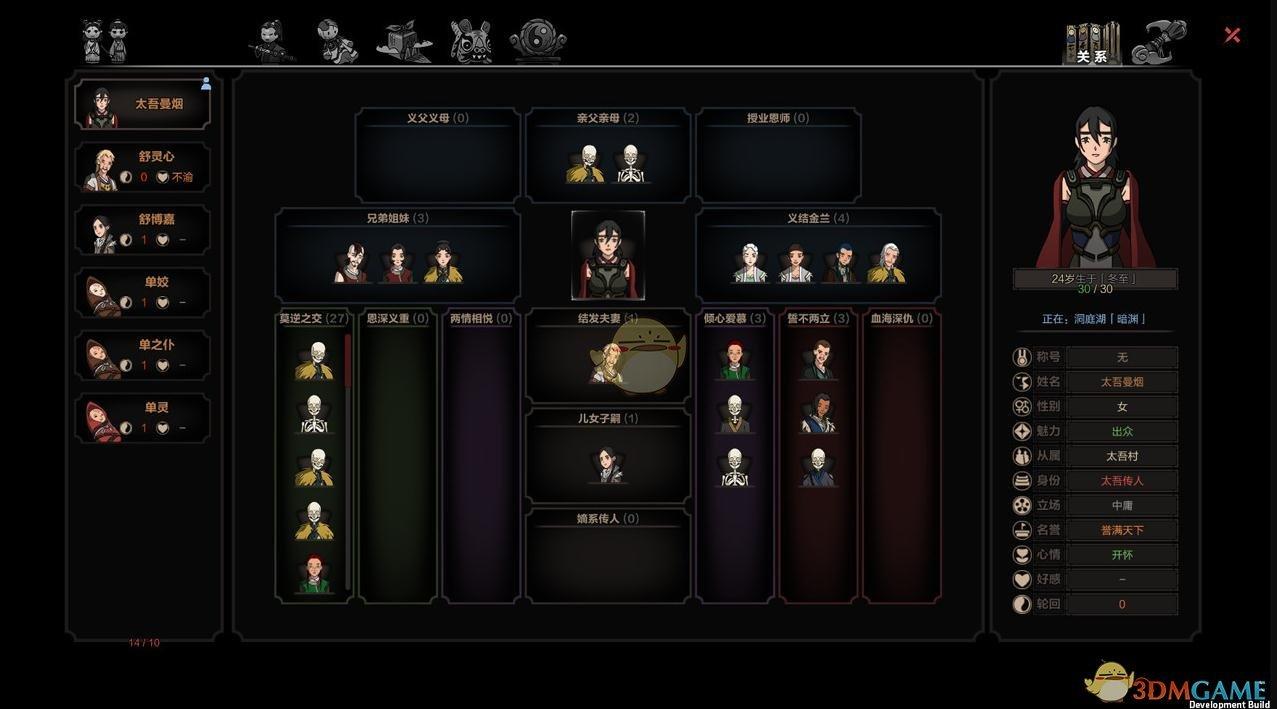Switch to the 关系 relationships tab
The height and width of the screenshot is (709, 1277).
(x=1091, y=44)
